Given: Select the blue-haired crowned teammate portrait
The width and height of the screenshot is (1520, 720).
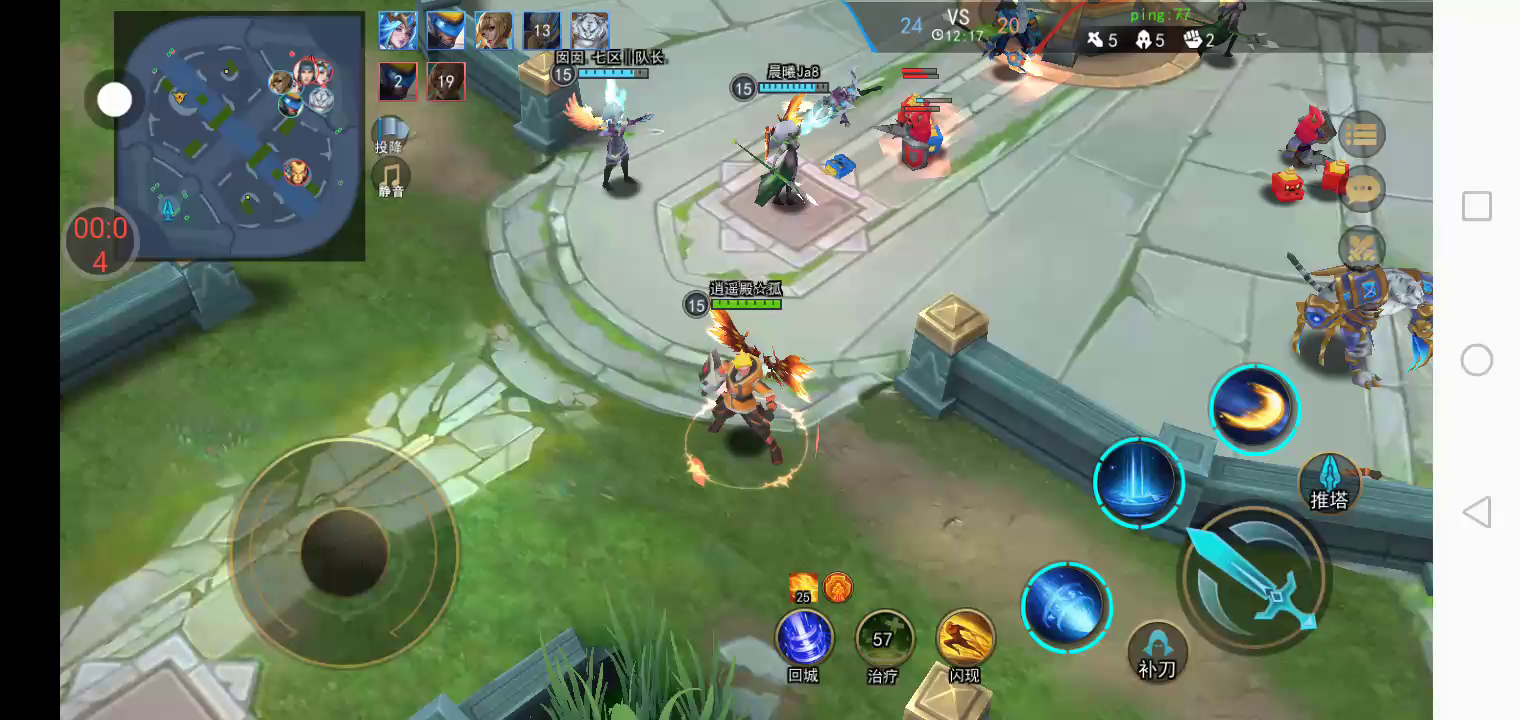Looking at the screenshot, I should tap(397, 31).
